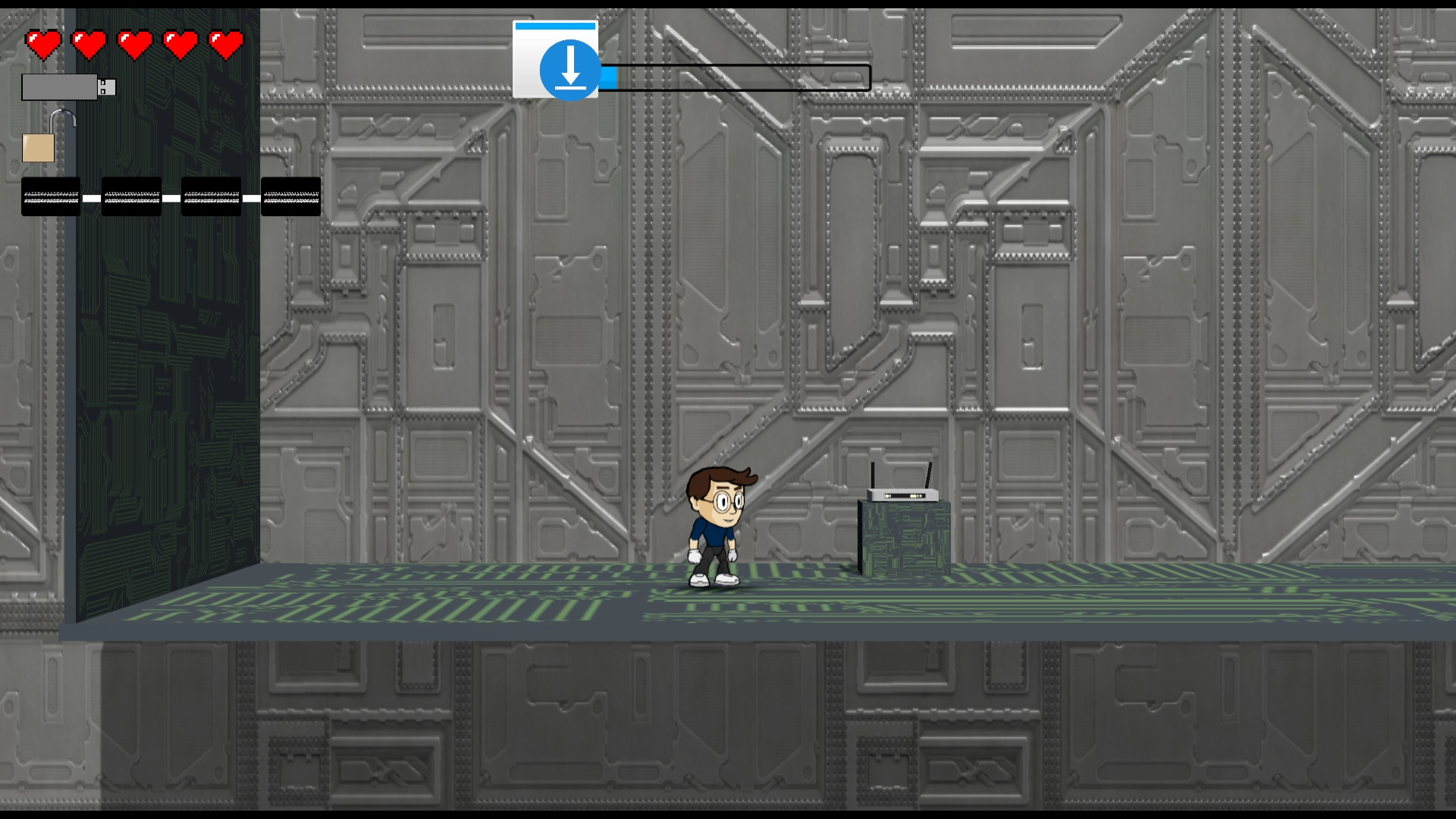Click the third binary data block
Viewport: 1456px width, 819px height.
point(210,196)
